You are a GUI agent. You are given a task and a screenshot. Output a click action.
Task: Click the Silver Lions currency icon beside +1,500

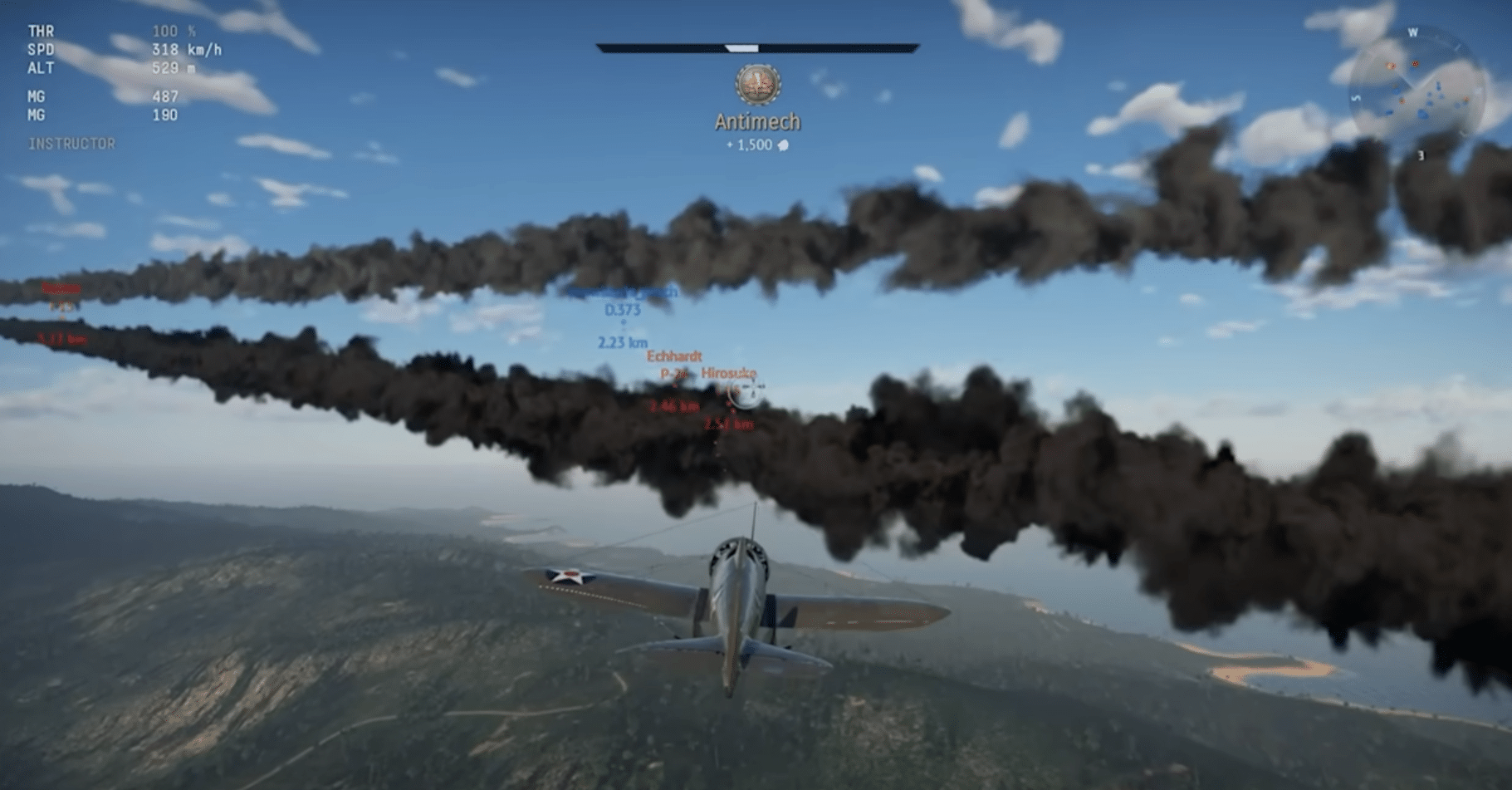pos(783,144)
